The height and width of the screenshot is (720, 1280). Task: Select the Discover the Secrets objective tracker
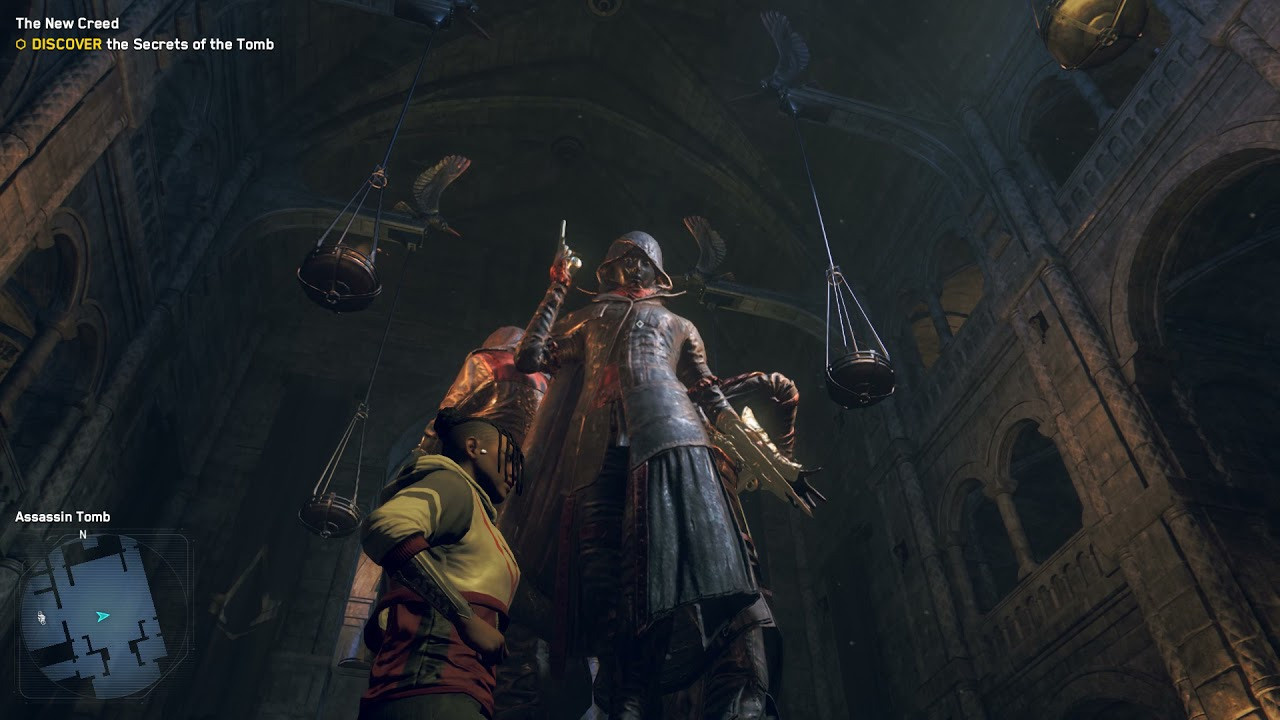pos(145,44)
